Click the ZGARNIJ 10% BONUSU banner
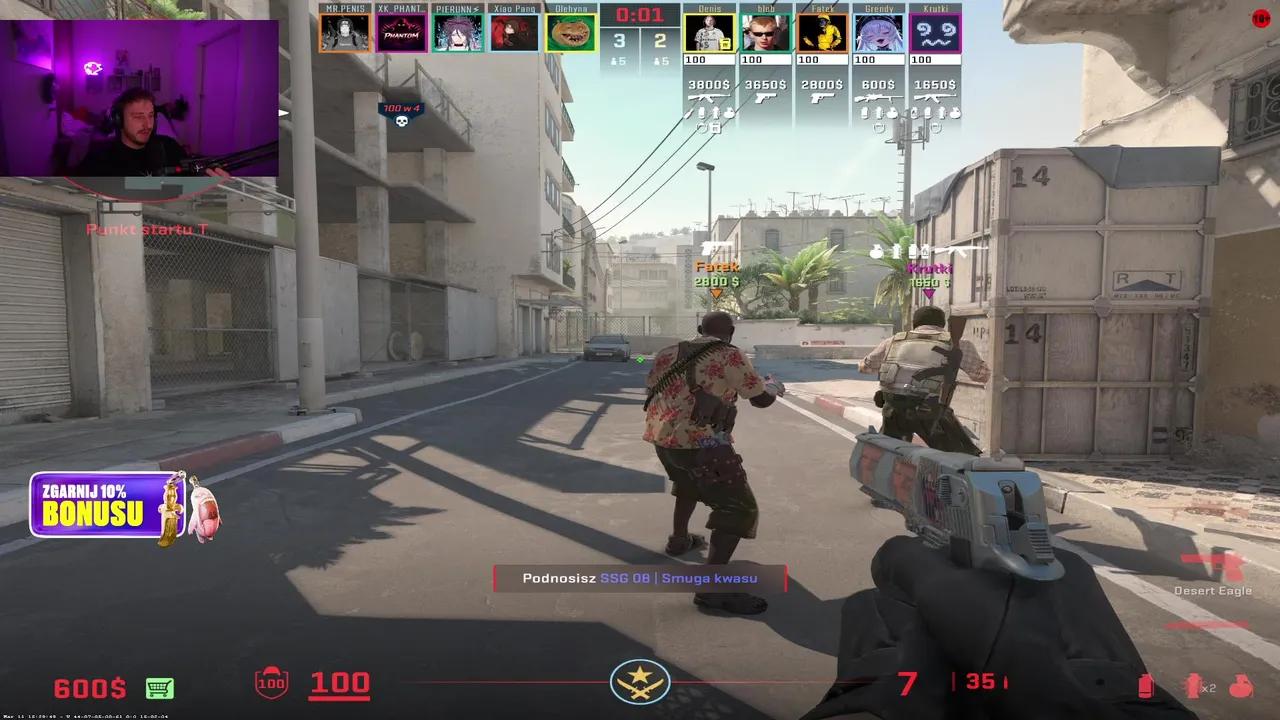This screenshot has height=720, width=1280. tap(90, 505)
